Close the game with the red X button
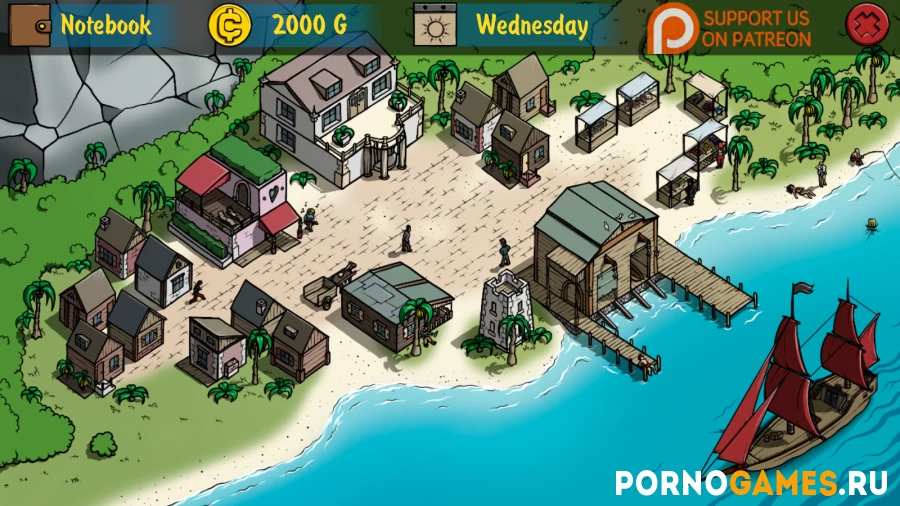The width and height of the screenshot is (900, 506). 865,24
